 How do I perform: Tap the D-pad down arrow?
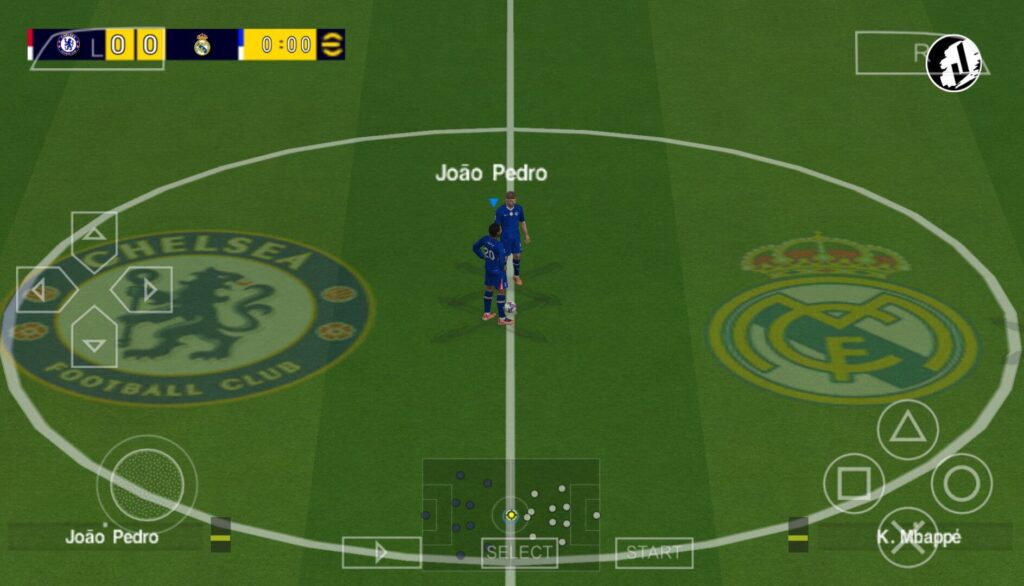[x=94, y=341]
